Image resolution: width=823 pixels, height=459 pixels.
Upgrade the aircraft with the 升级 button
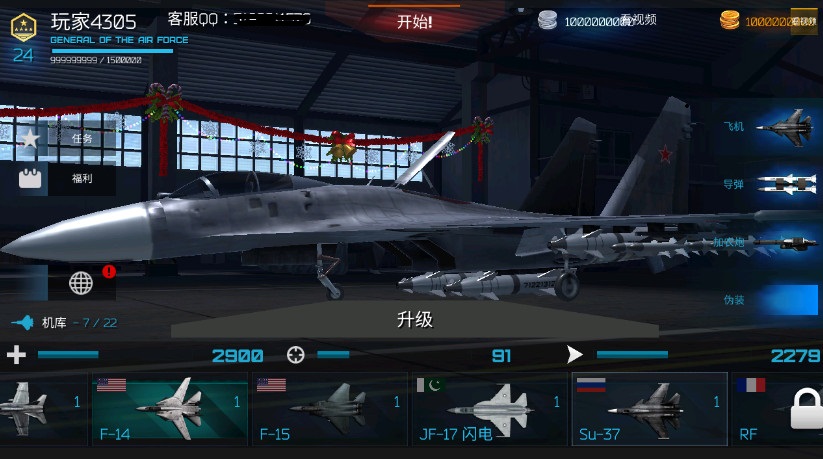(x=414, y=320)
